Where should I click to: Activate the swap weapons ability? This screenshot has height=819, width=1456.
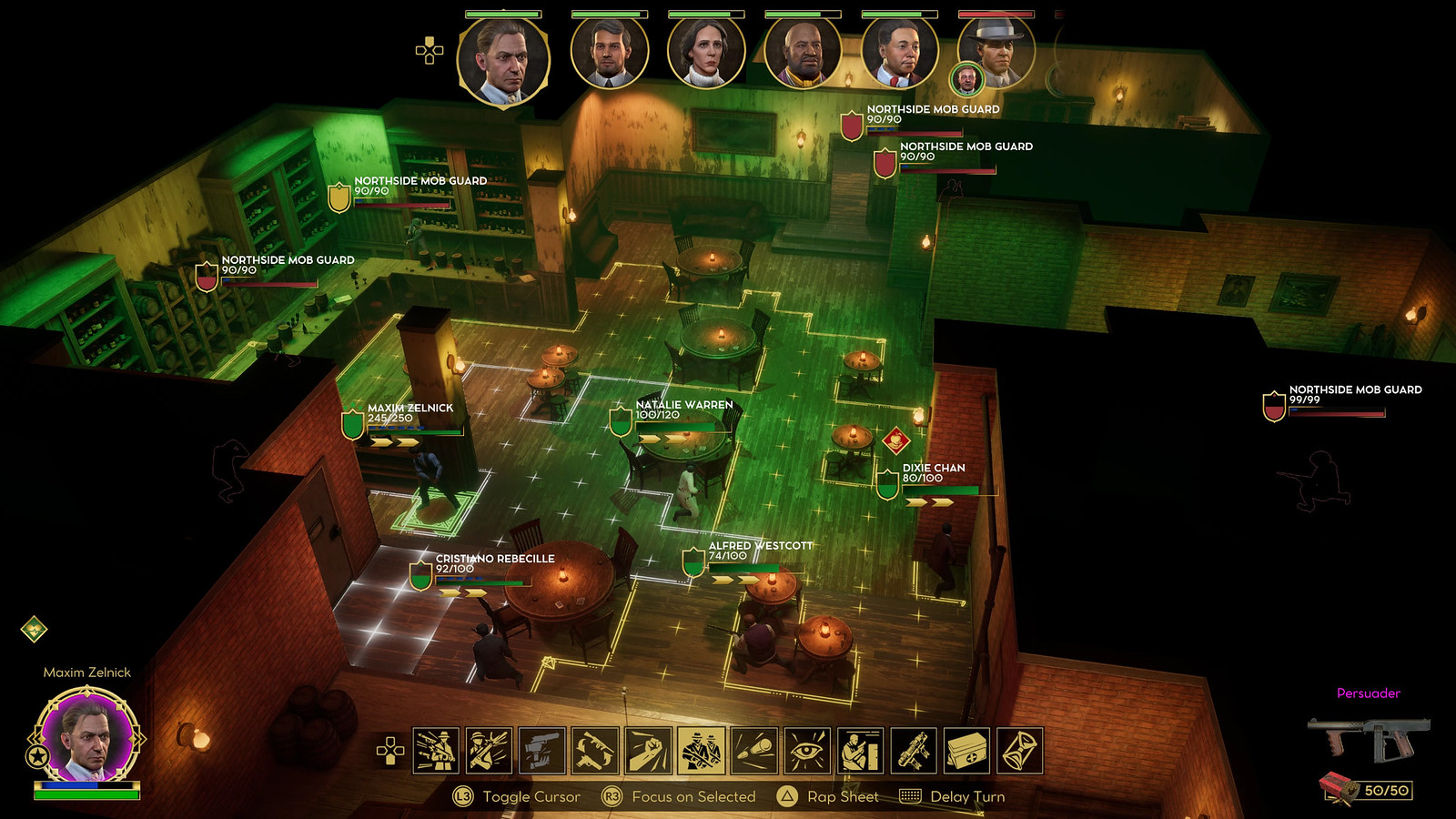(595, 751)
